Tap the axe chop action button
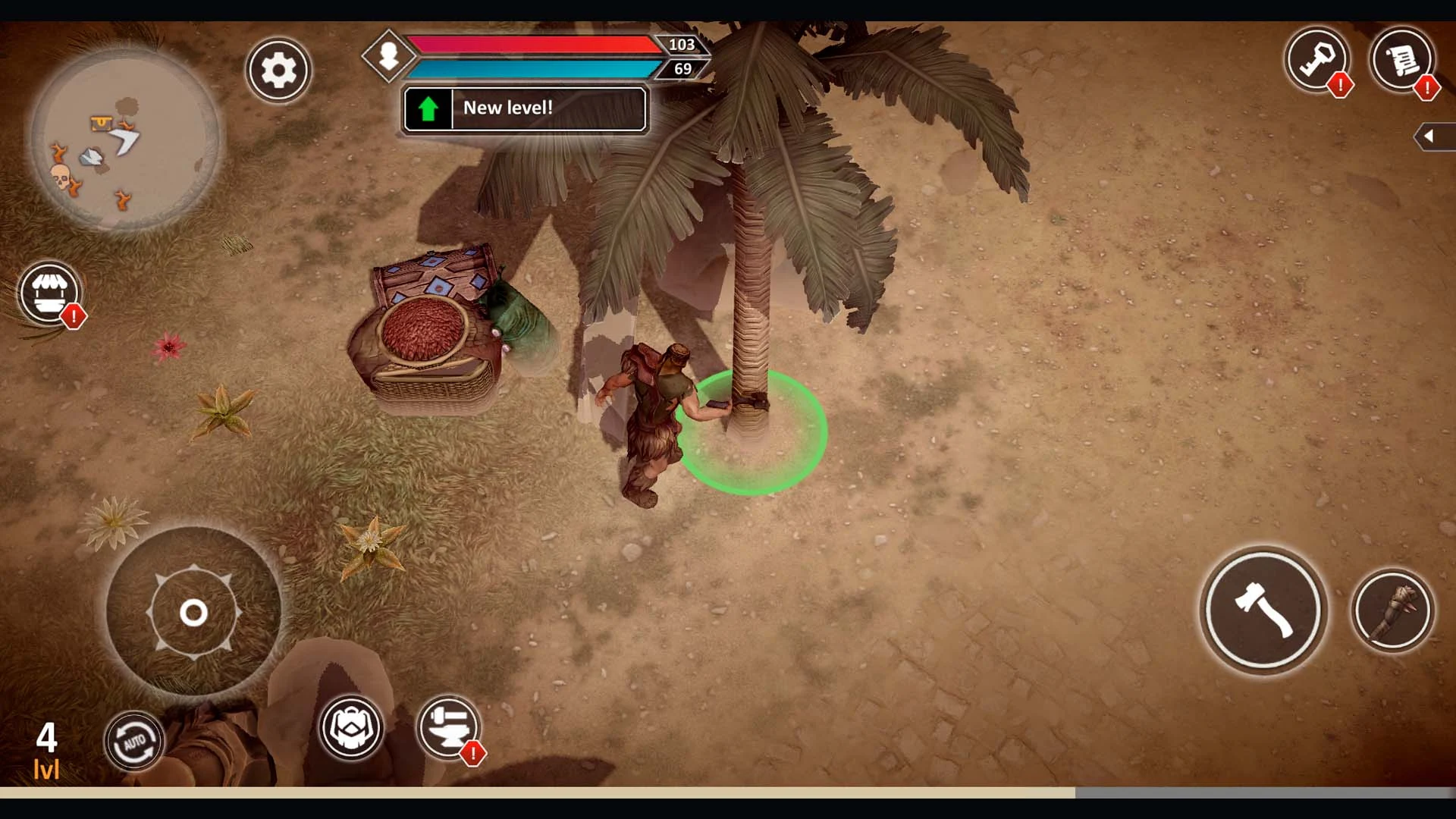The height and width of the screenshot is (819, 1456). pyautogui.click(x=1263, y=610)
